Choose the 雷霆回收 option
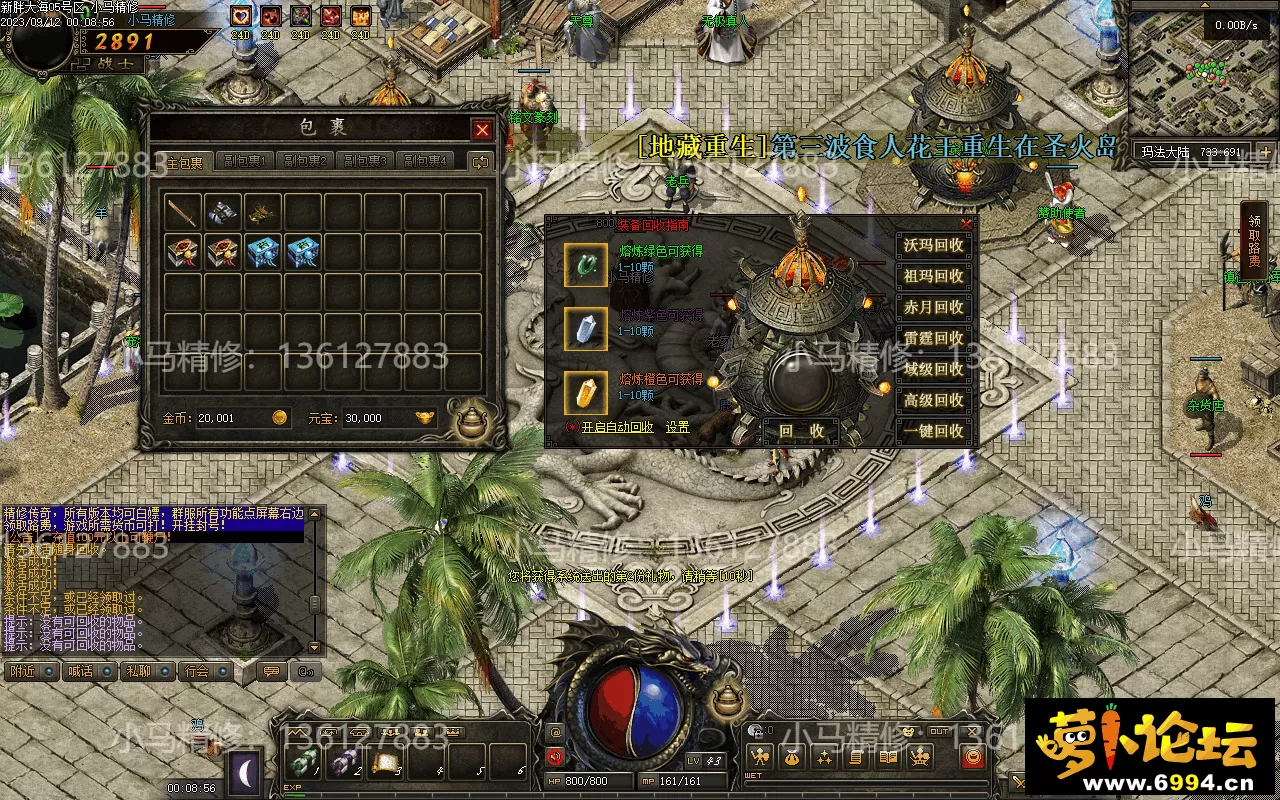 click(x=933, y=338)
